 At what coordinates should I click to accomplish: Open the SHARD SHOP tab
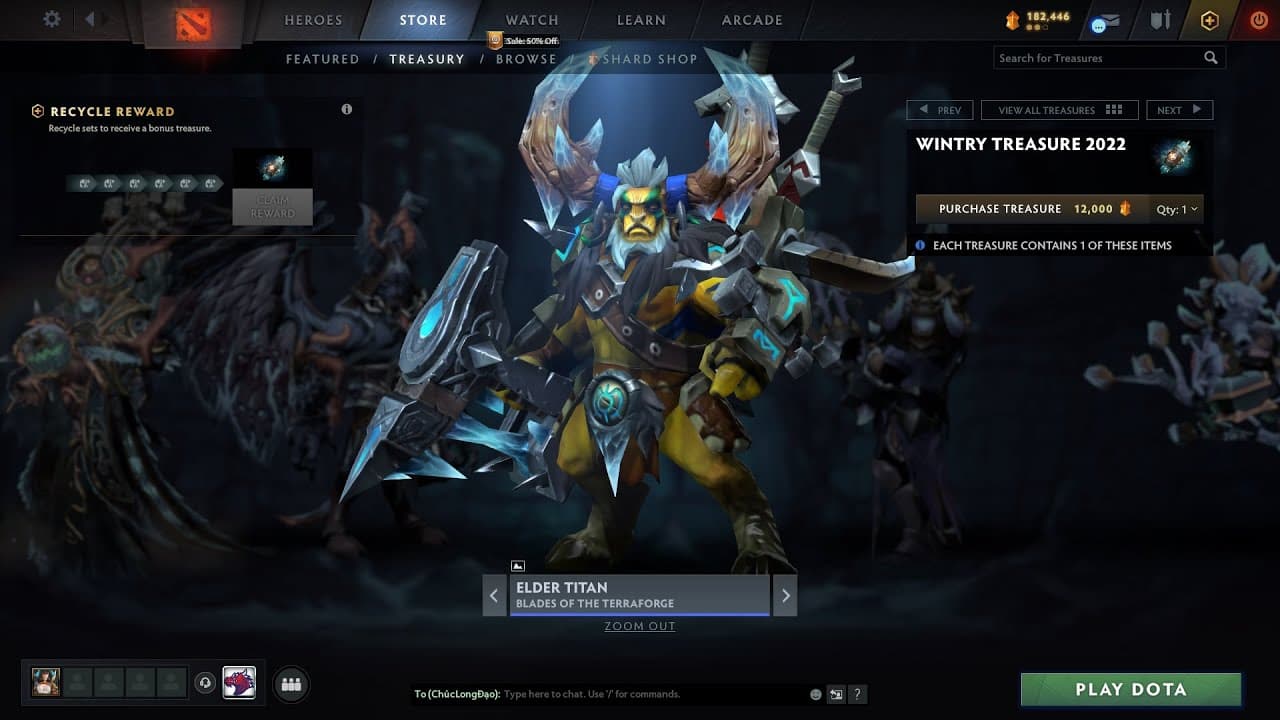[646, 59]
